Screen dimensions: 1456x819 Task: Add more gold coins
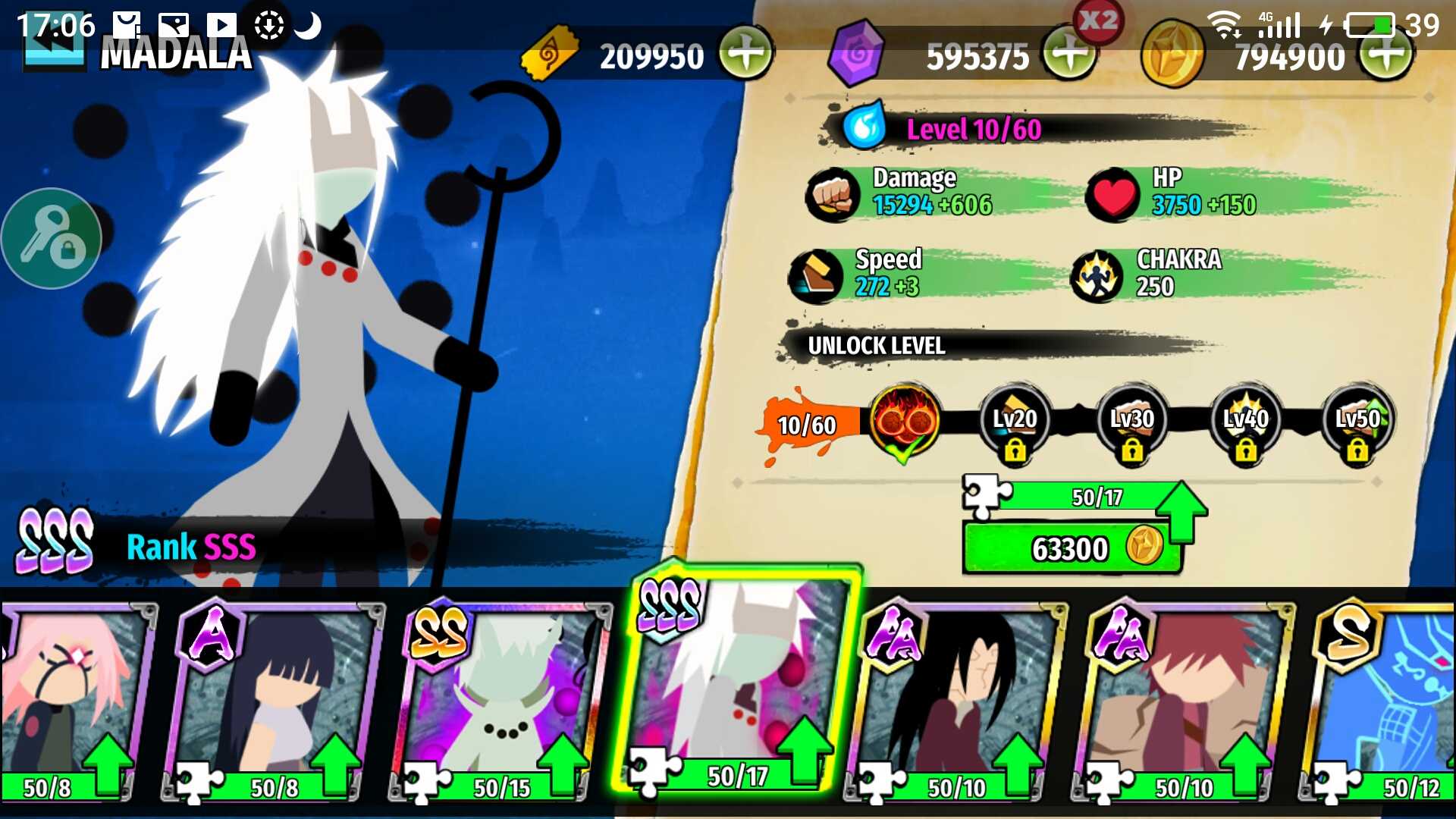point(1386,54)
